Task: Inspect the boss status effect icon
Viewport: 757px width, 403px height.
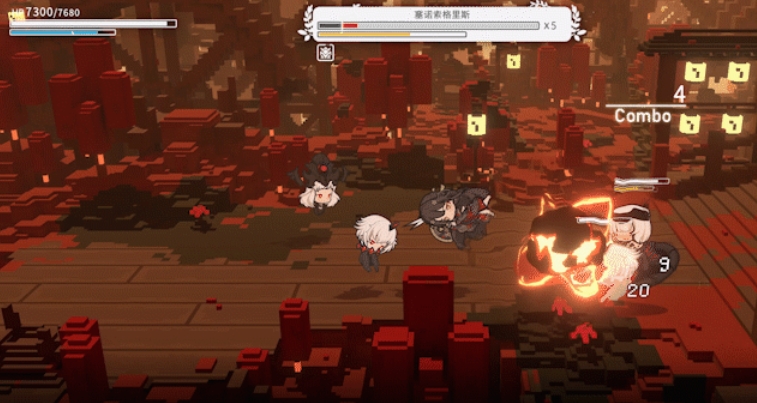Action: click(325, 53)
